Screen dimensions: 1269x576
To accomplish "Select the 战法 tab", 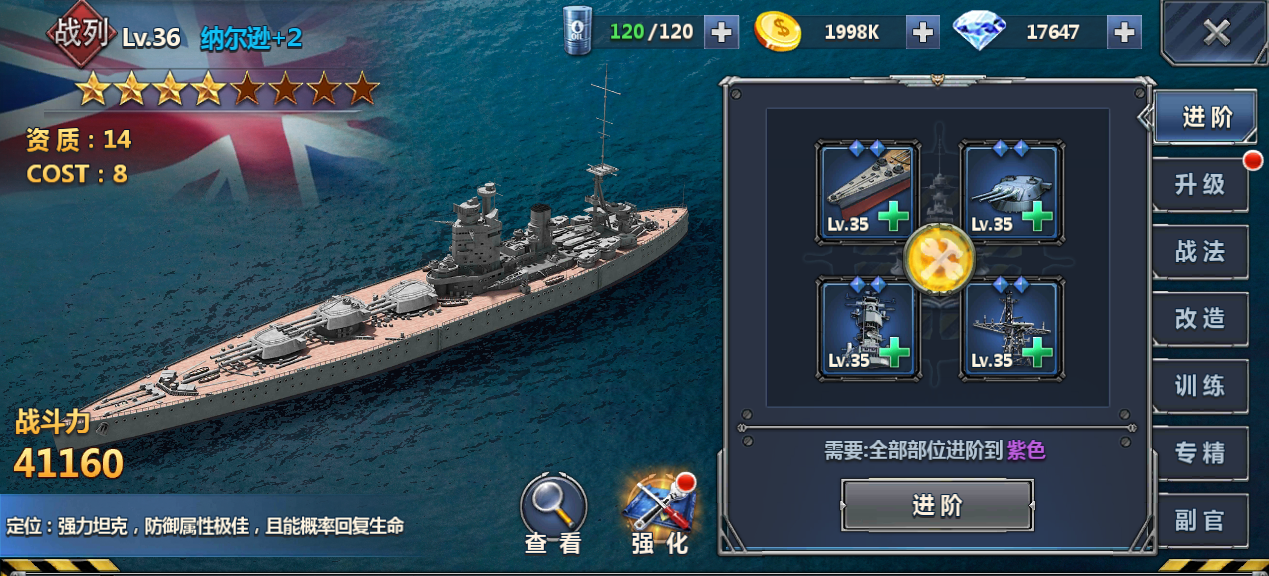I will pos(1201,251).
